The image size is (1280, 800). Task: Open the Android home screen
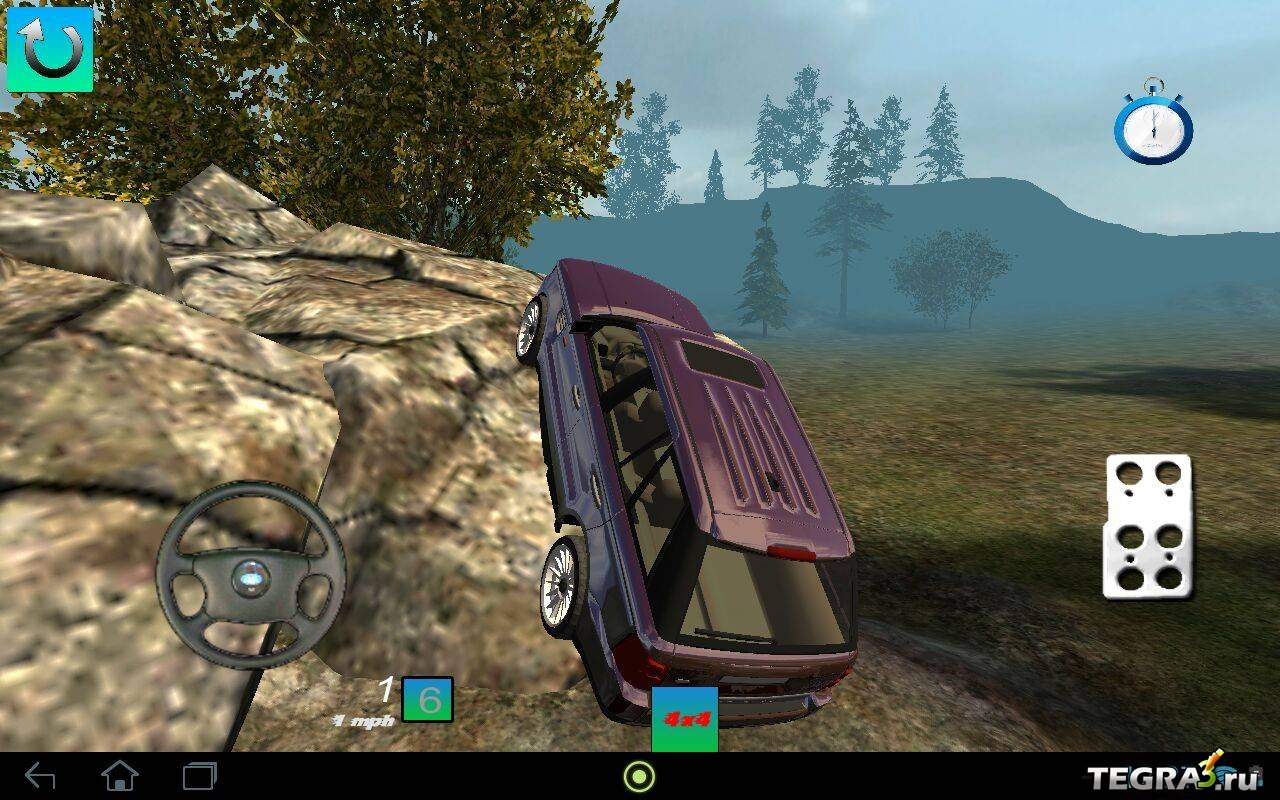(x=120, y=776)
